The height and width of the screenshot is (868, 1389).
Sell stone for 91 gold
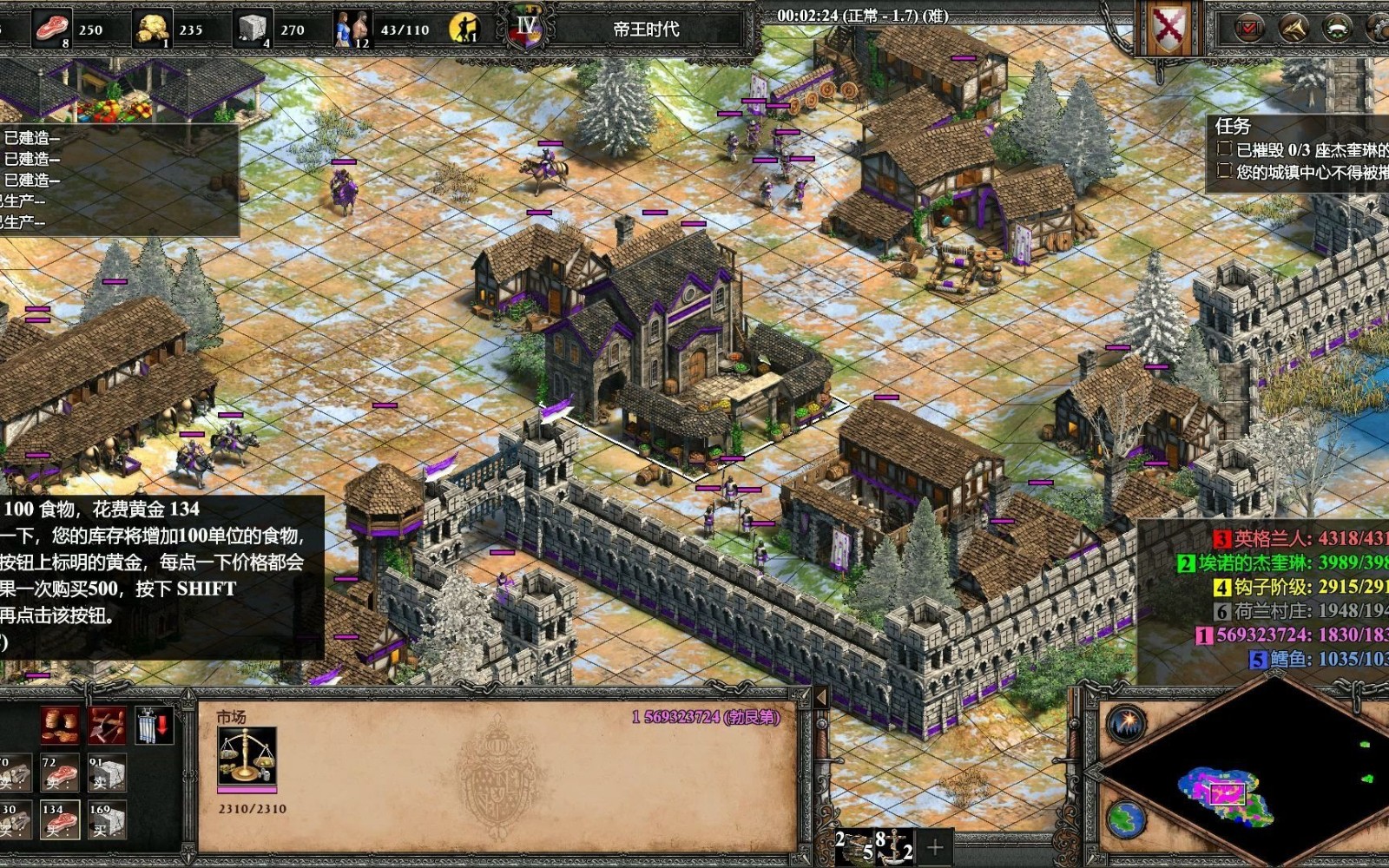(x=107, y=773)
